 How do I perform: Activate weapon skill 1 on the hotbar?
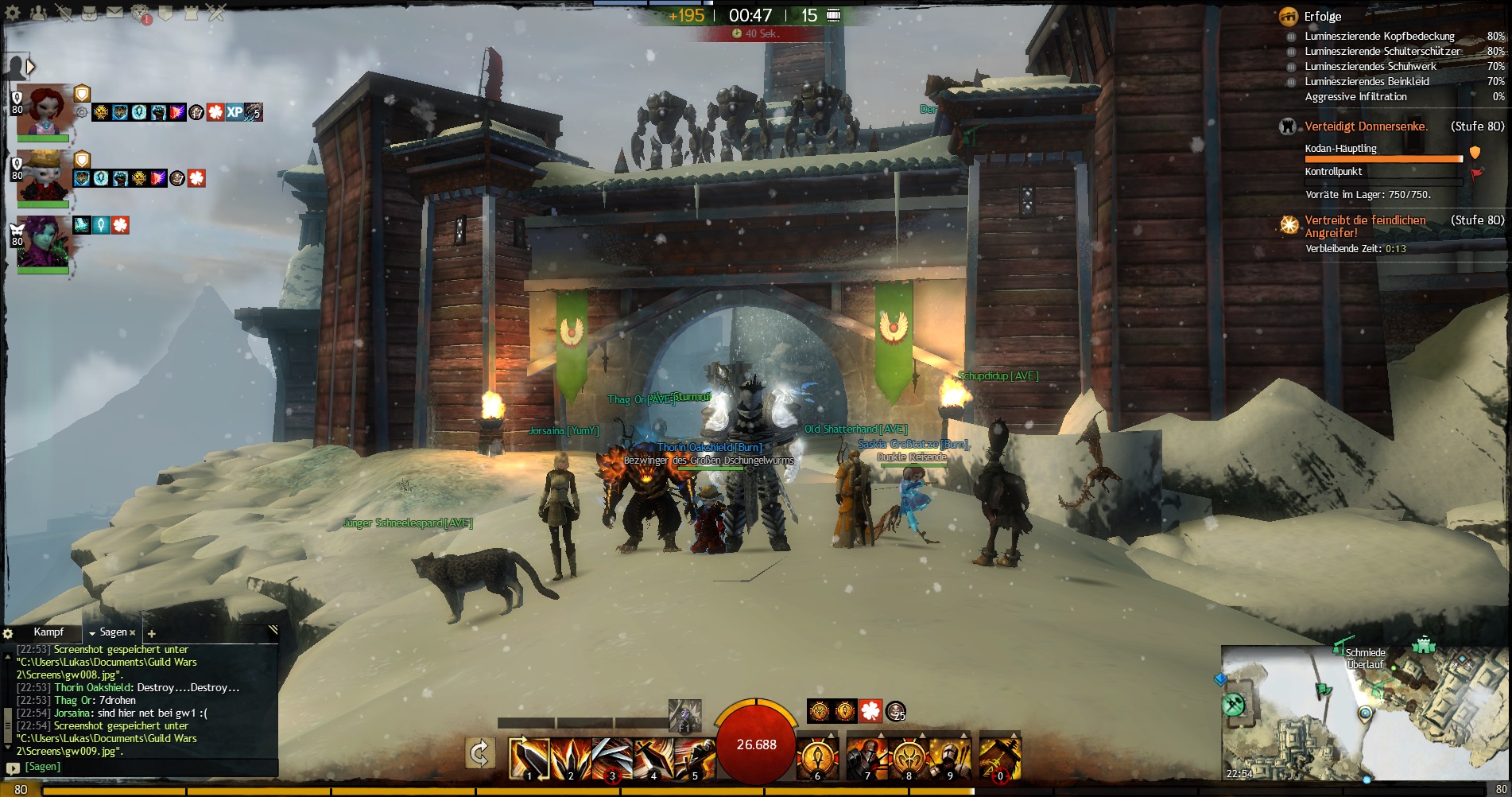(x=529, y=756)
